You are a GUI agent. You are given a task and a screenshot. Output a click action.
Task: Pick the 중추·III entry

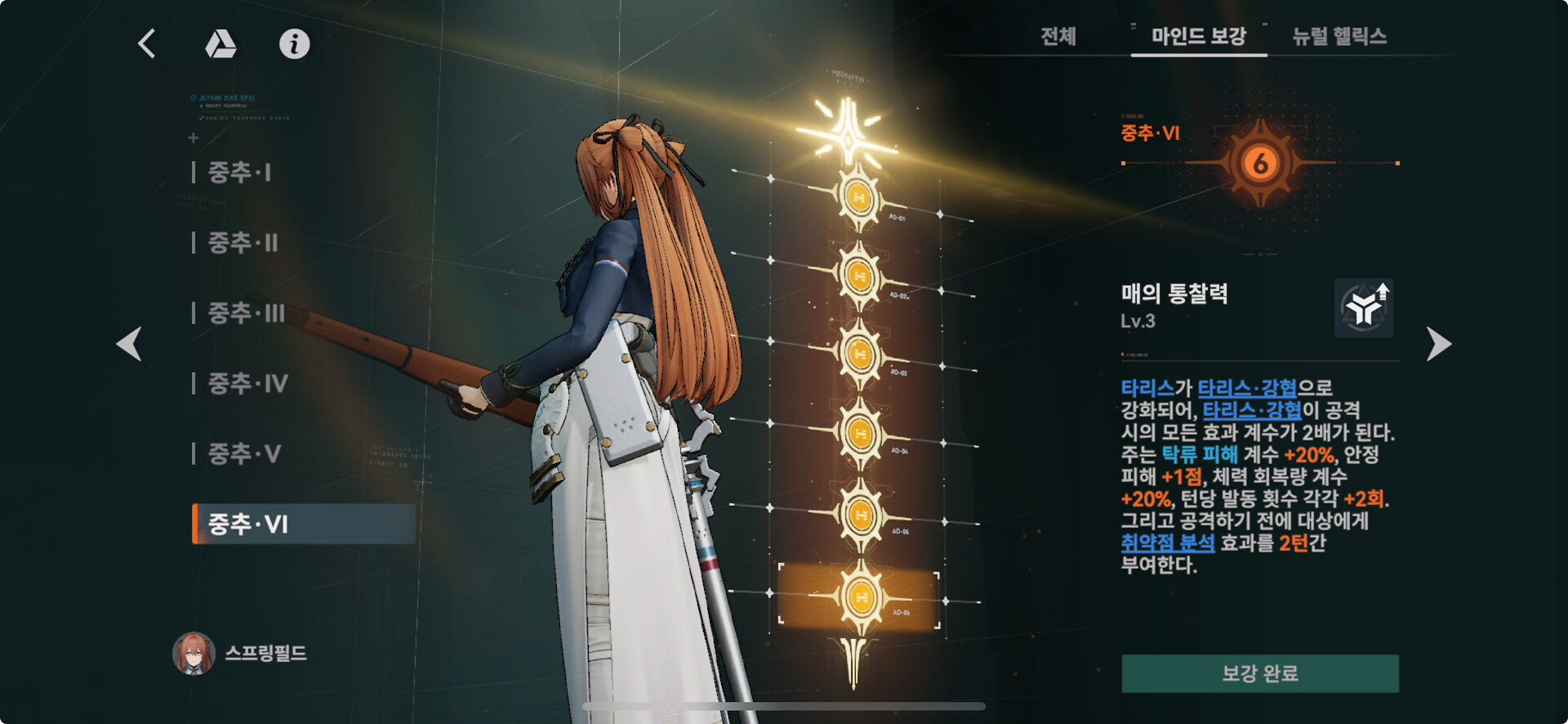point(247,313)
